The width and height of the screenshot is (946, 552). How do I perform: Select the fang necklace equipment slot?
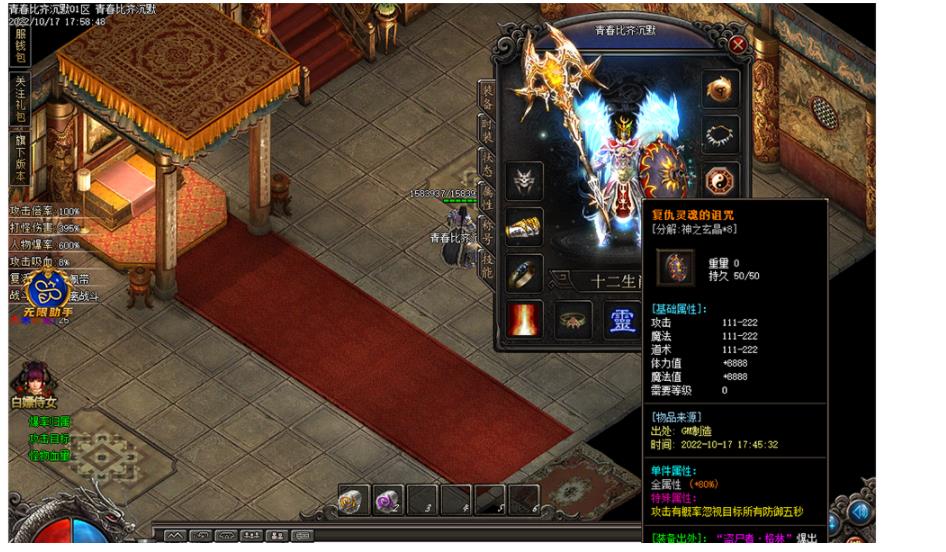[721, 134]
